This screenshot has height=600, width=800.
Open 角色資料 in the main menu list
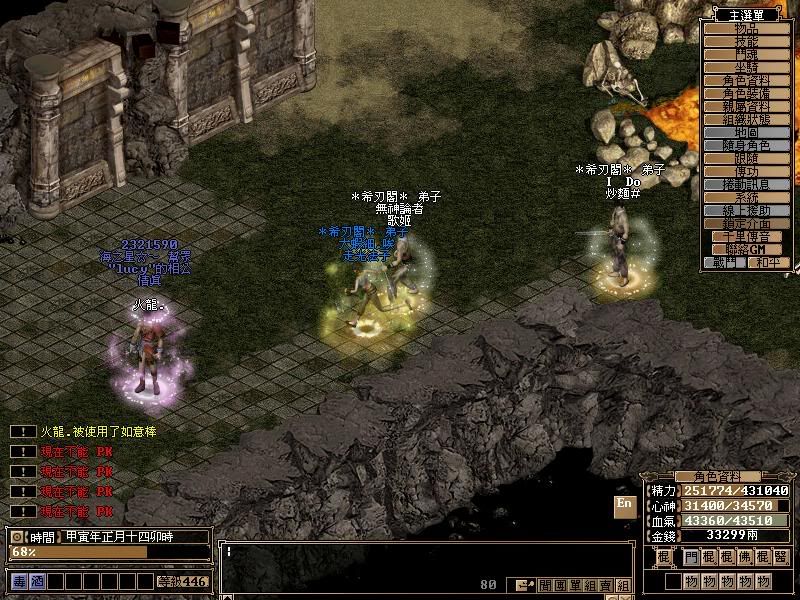tap(747, 80)
